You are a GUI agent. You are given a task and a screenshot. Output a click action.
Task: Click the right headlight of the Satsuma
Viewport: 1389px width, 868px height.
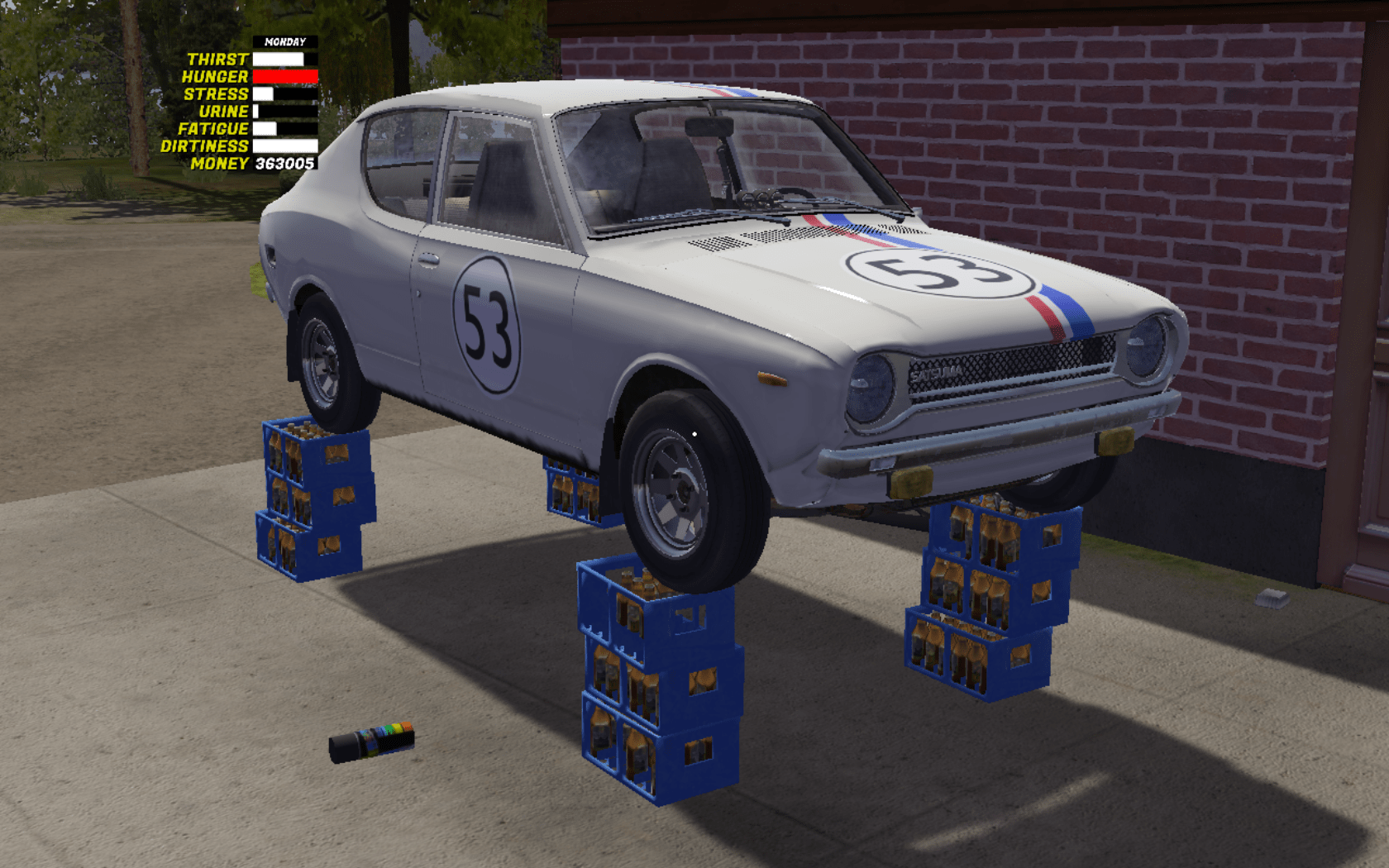tap(1143, 346)
